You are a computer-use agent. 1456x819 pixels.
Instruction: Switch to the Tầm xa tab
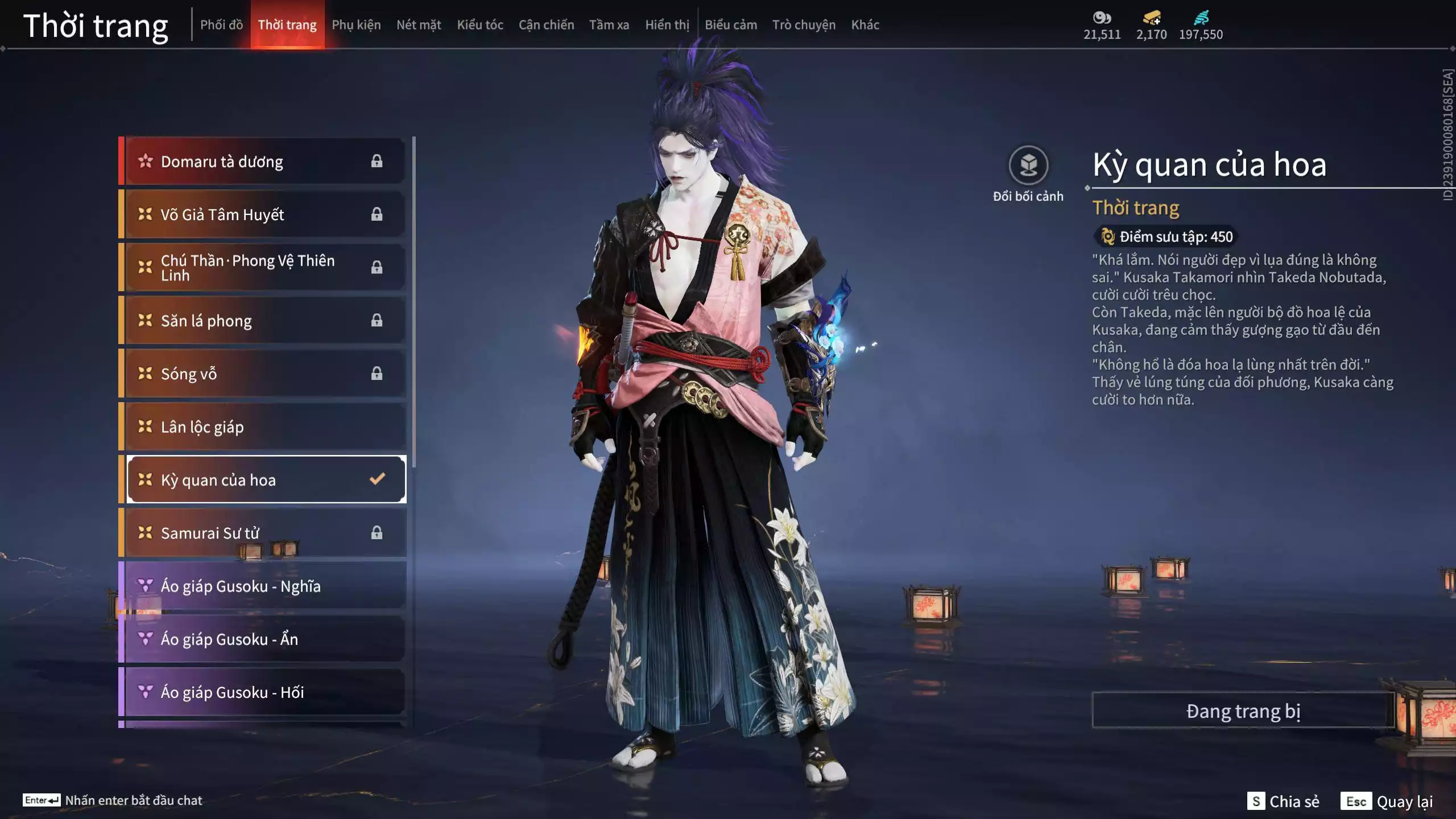tap(609, 25)
